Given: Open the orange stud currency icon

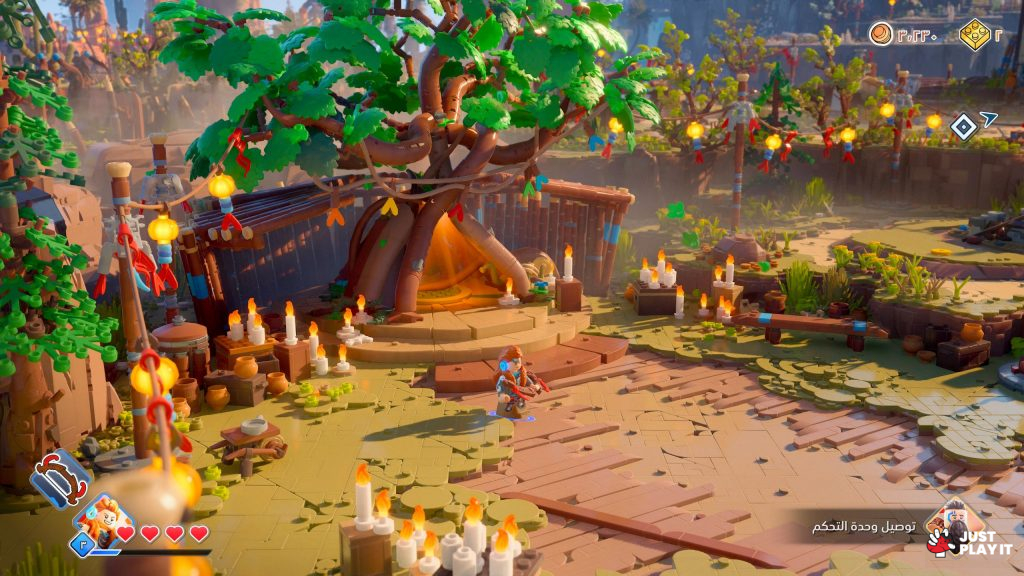Looking at the screenshot, I should [880, 34].
